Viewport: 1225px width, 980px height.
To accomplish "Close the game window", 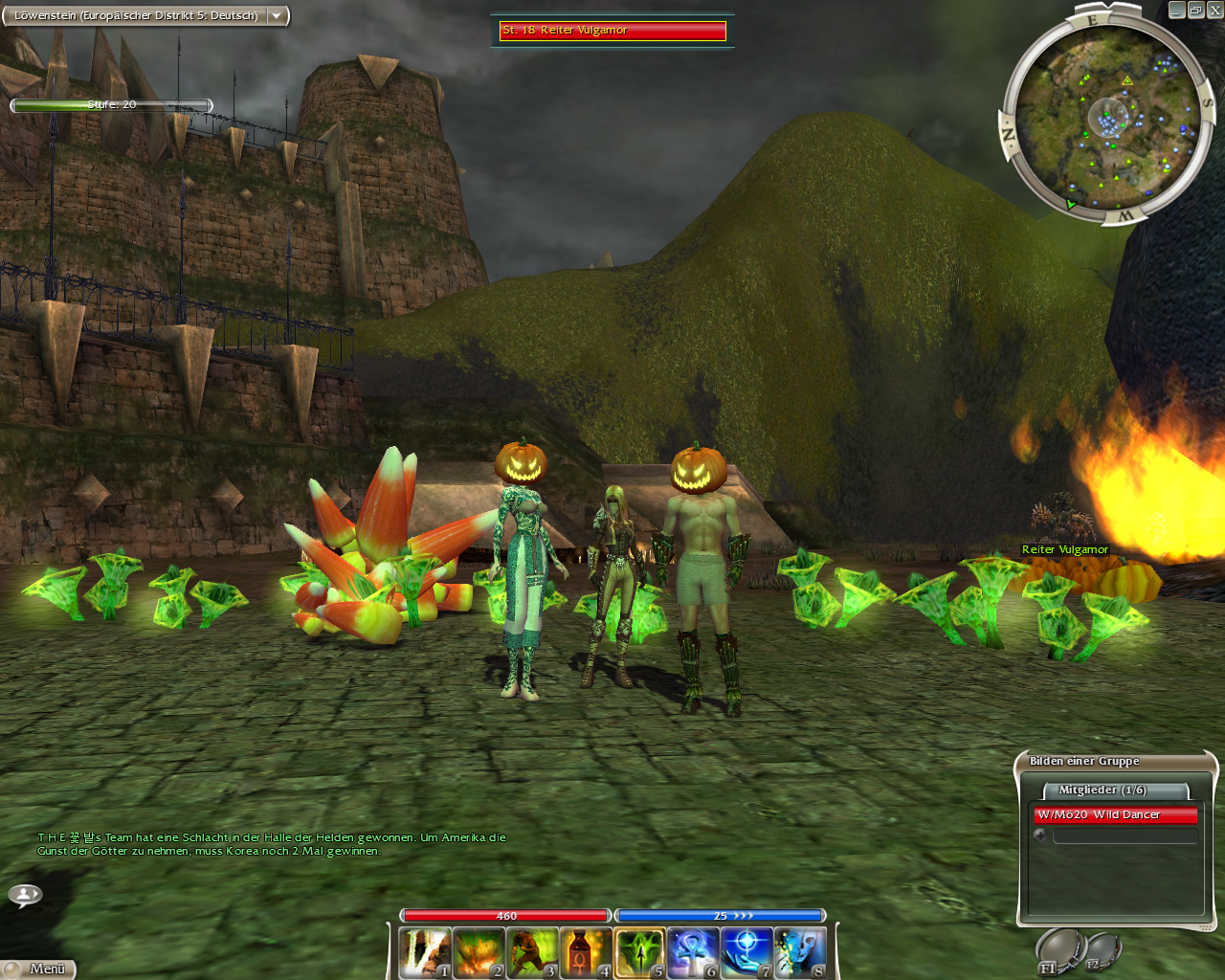I will tap(1214, 10).
